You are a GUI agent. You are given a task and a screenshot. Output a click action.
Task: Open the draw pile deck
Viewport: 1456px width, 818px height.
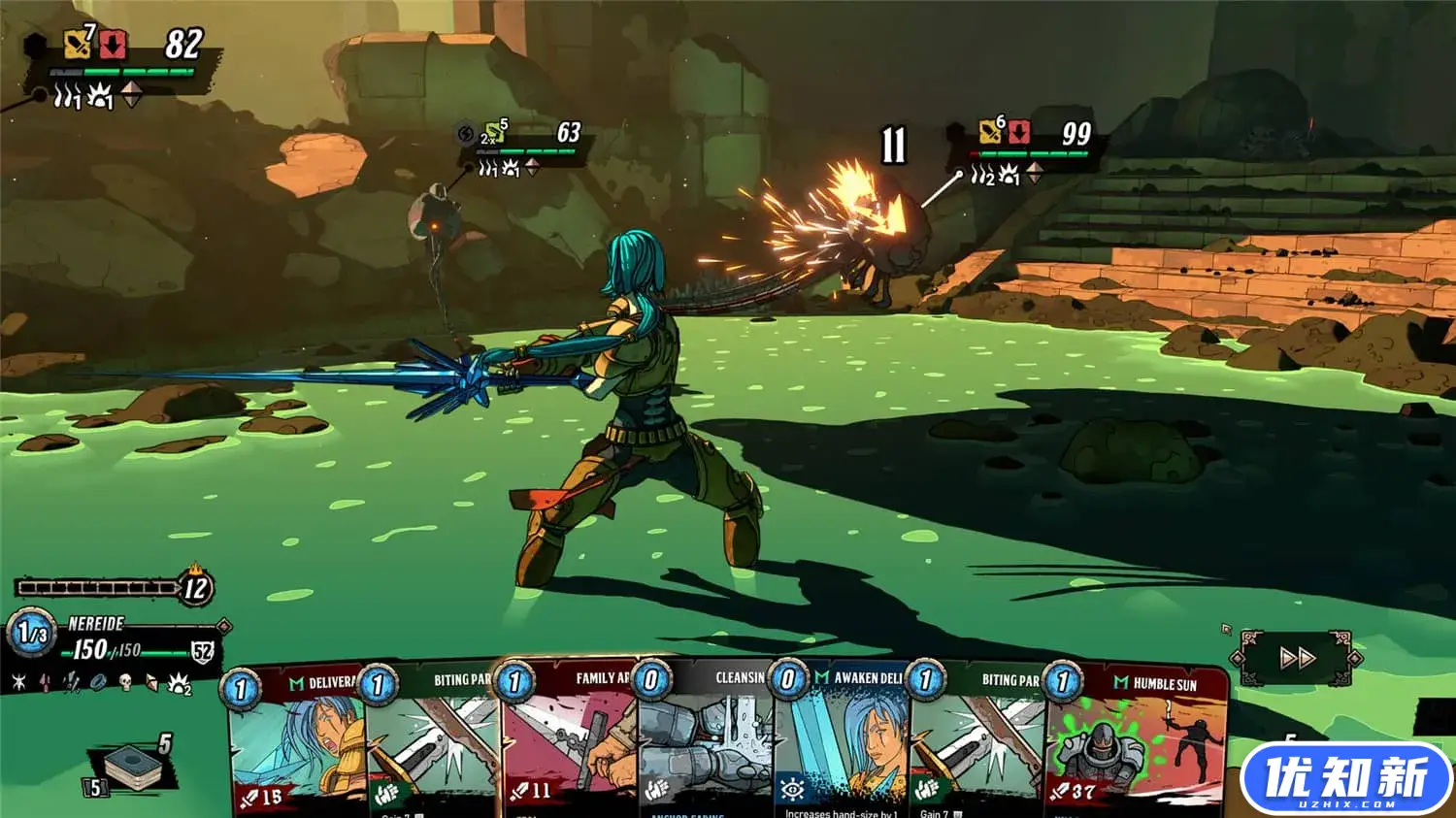tap(136, 767)
